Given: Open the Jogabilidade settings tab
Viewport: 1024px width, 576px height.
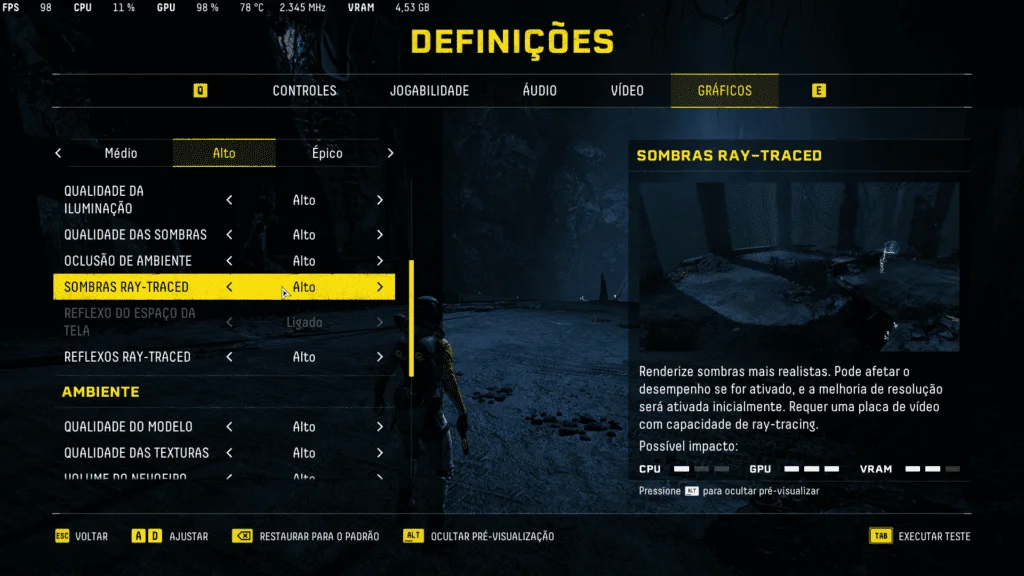Looking at the screenshot, I should click(x=429, y=91).
